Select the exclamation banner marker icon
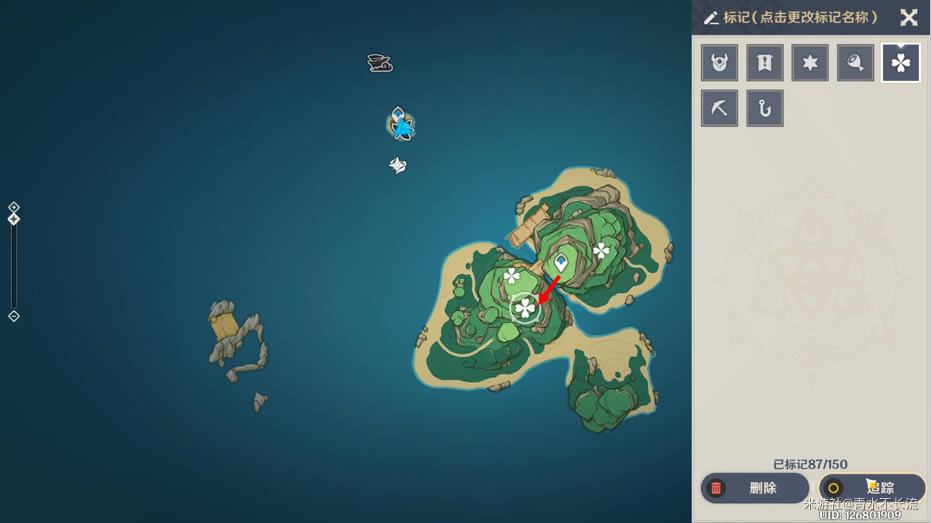This screenshot has height=523, width=931. coord(765,63)
